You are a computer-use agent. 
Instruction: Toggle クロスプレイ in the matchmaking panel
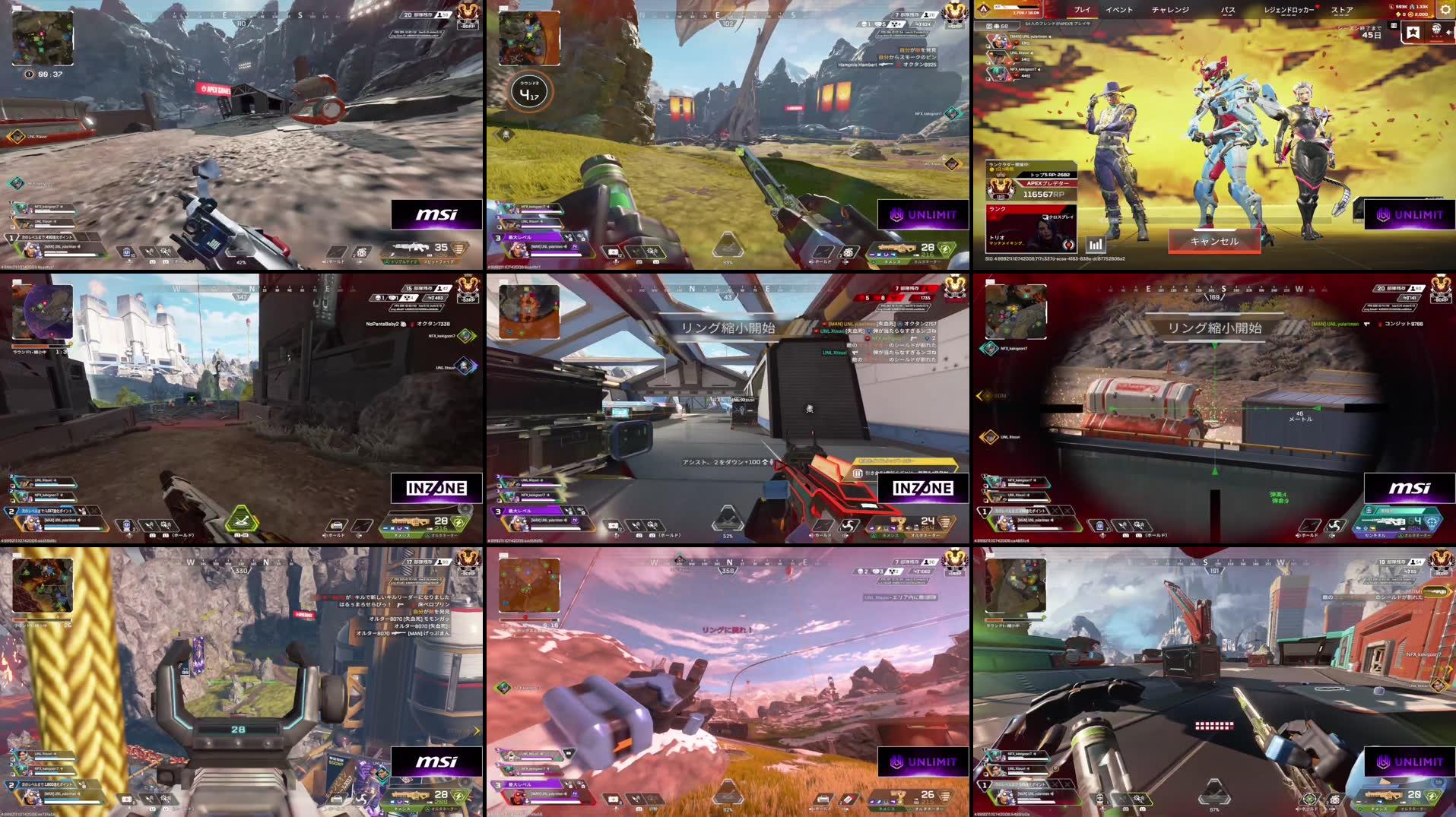coord(1058,218)
